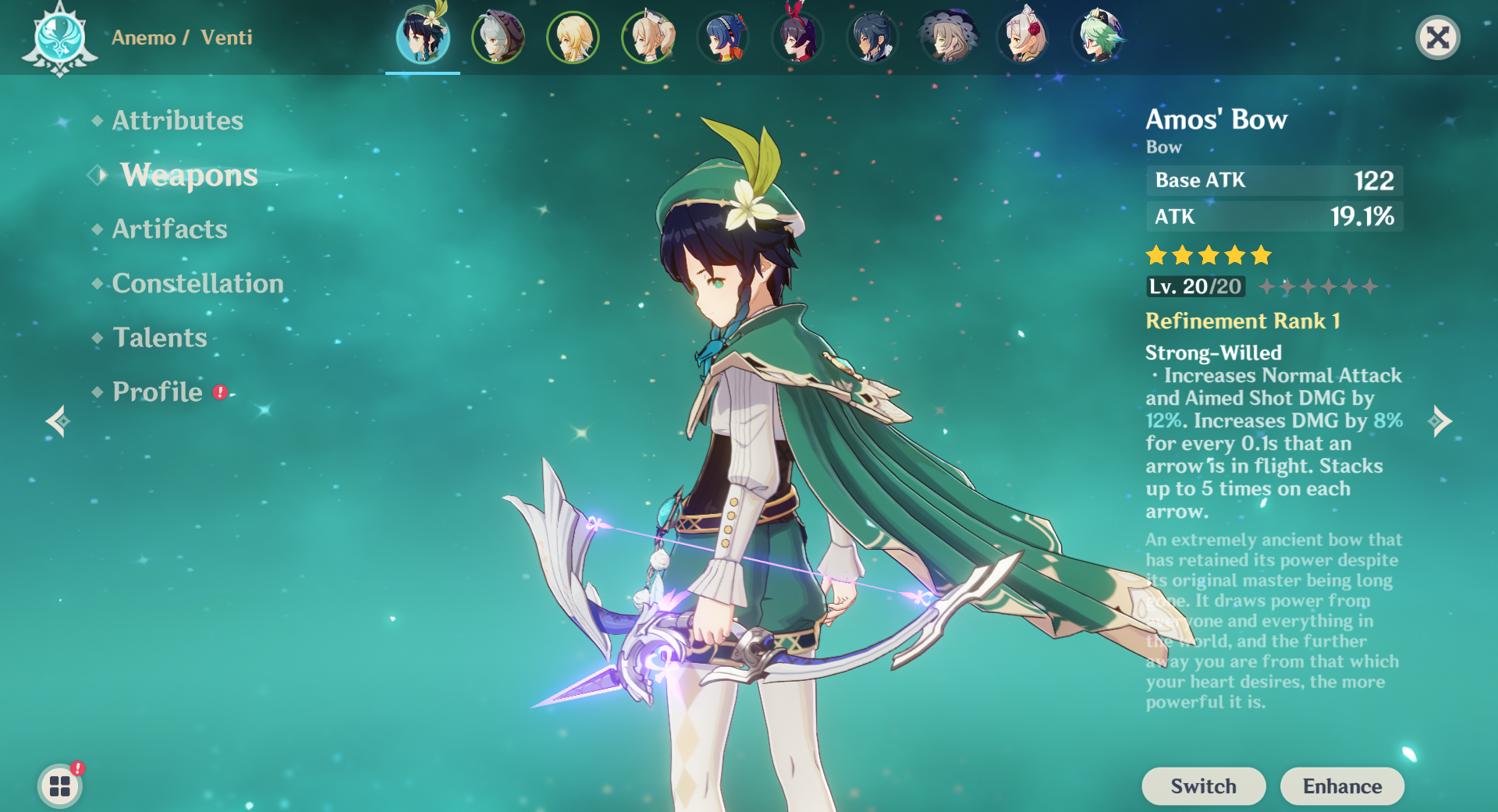The width and height of the screenshot is (1498, 812).
Task: Switch to Xiangling's portrait
Action: pos(722,37)
